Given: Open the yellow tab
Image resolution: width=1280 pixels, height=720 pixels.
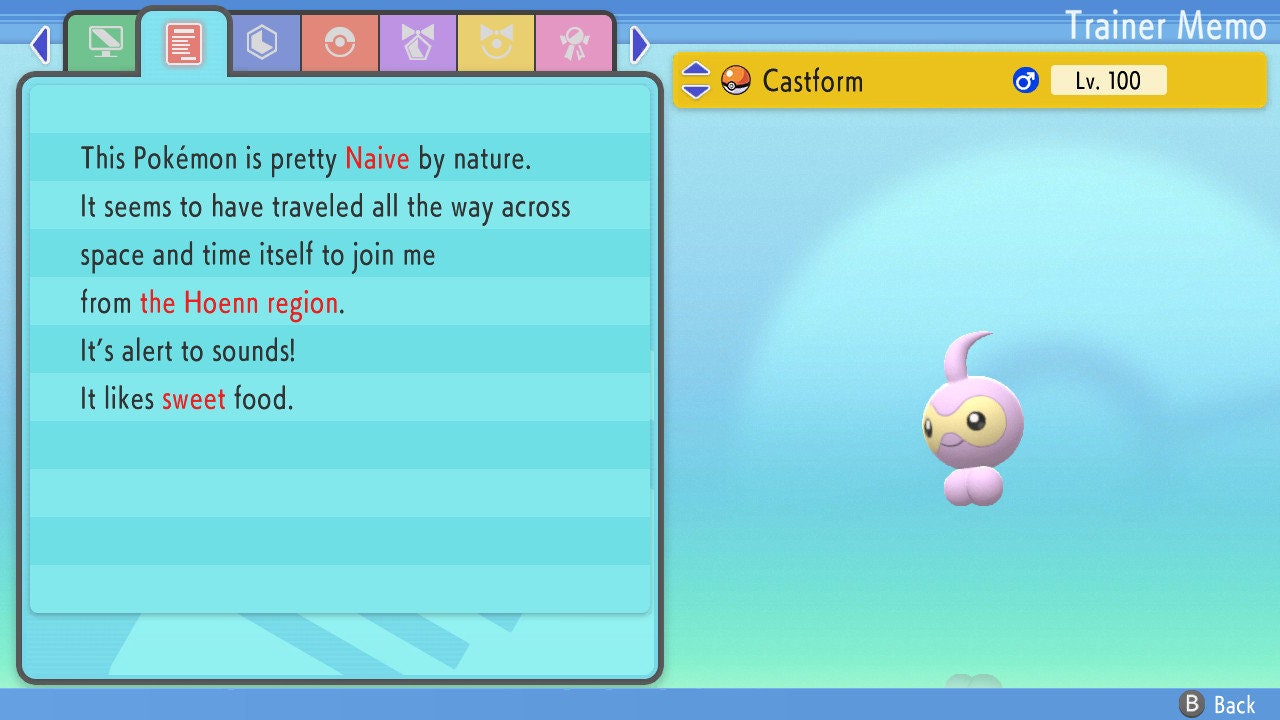Looking at the screenshot, I should point(495,43).
